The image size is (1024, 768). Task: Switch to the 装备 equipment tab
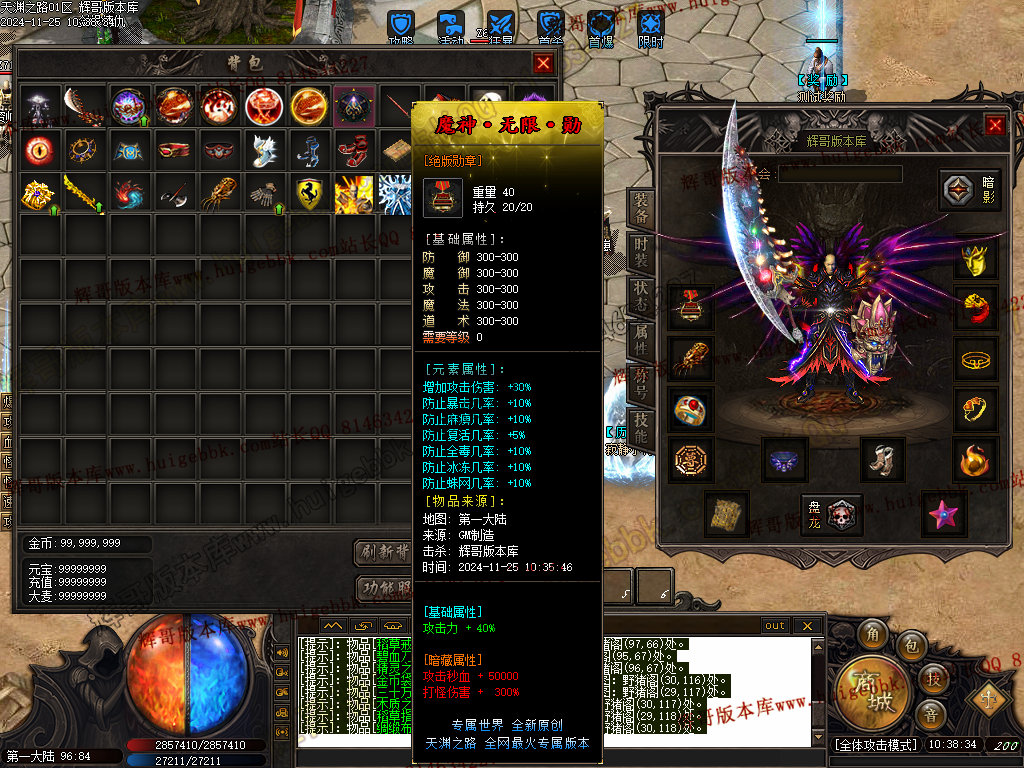pos(641,207)
